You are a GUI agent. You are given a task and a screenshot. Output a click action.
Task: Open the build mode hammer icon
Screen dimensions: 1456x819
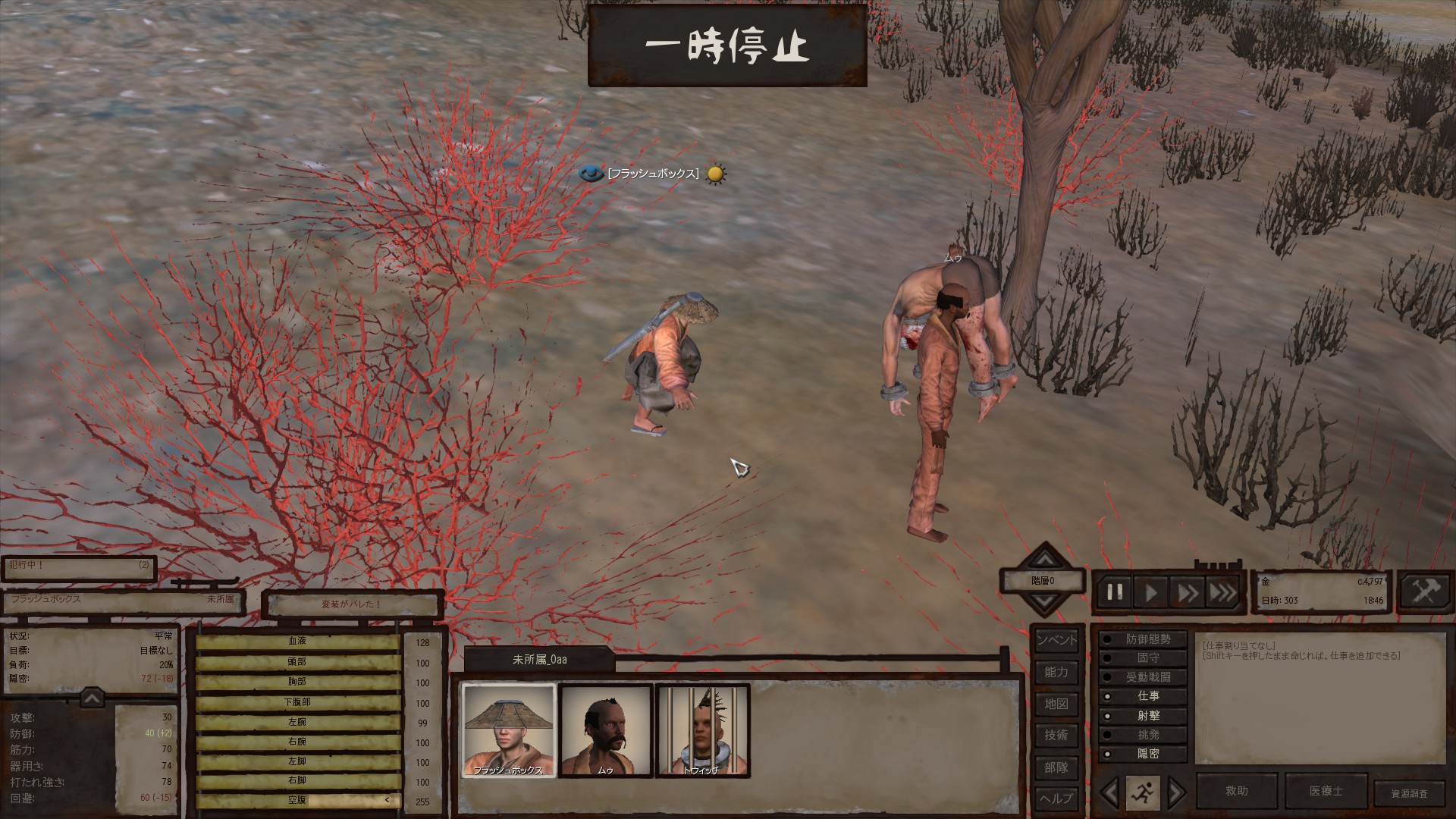(1425, 591)
